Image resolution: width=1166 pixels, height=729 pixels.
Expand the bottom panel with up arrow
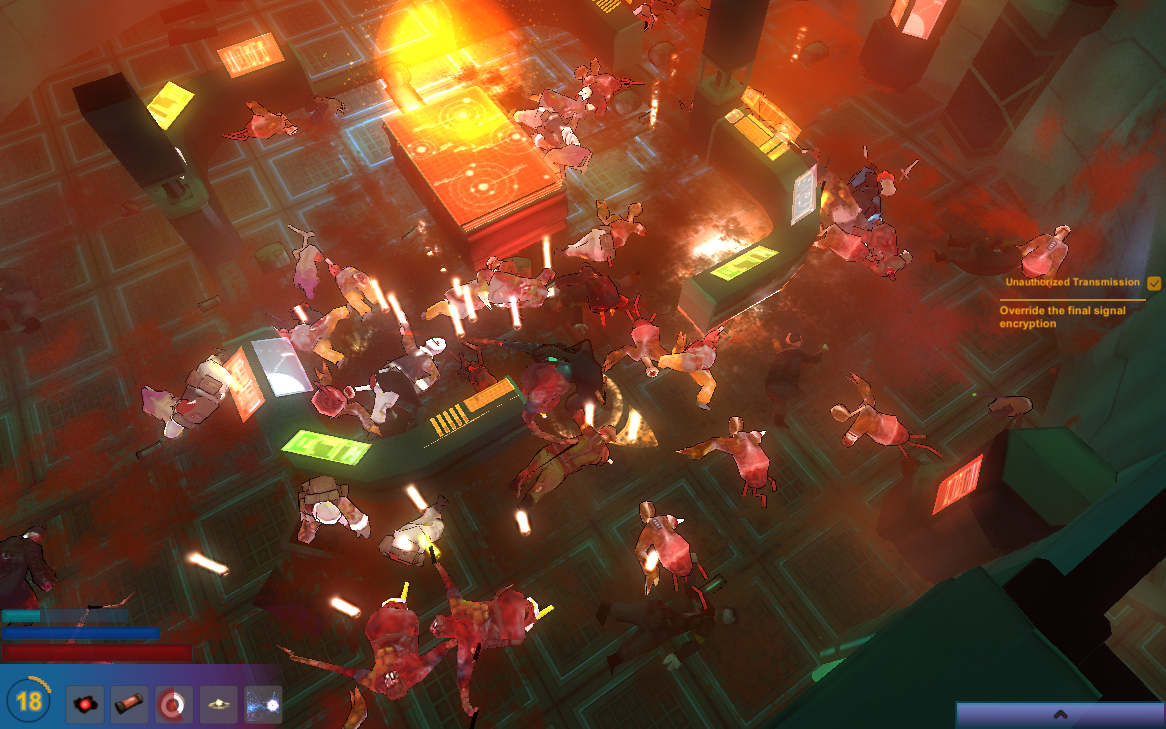pyautogui.click(x=1060, y=714)
